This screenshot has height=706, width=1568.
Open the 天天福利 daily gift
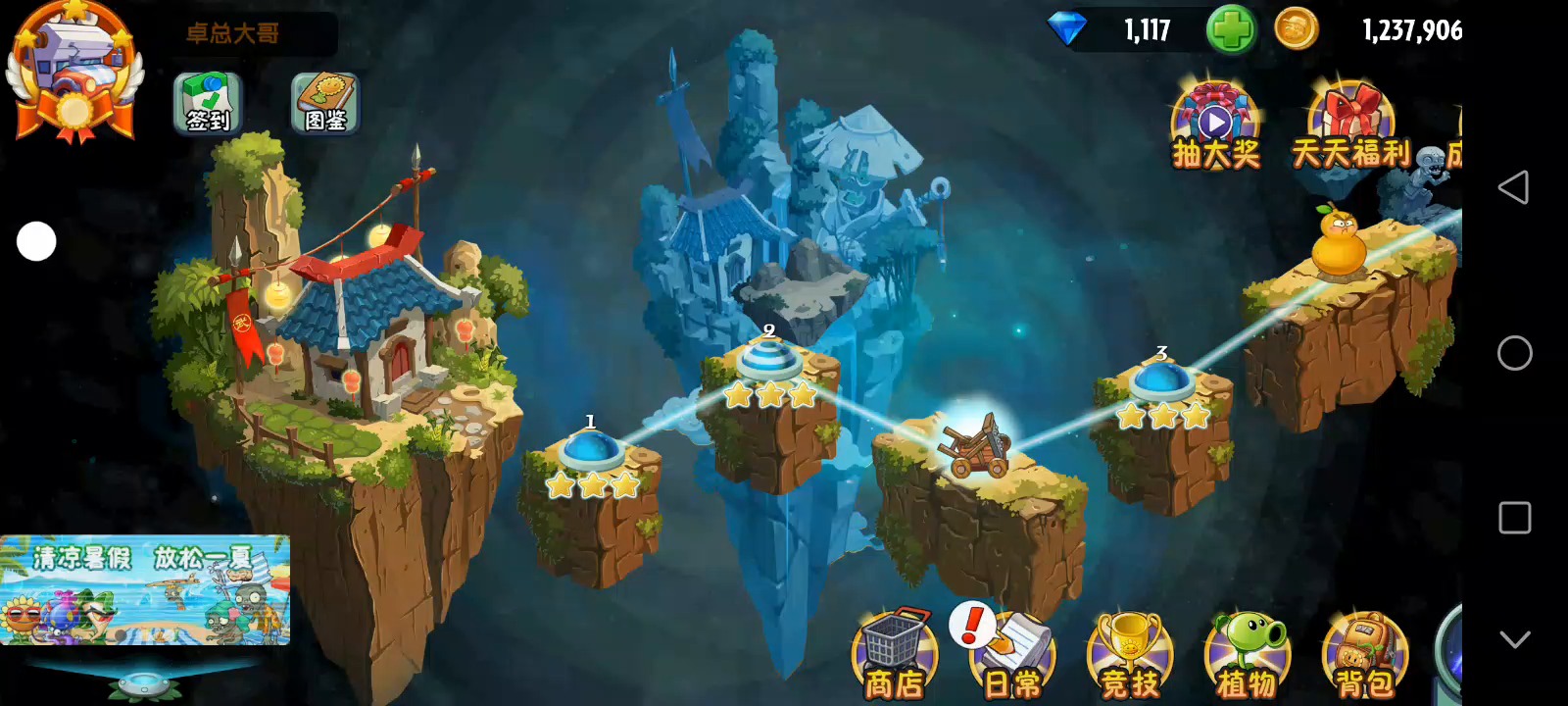point(1351,127)
